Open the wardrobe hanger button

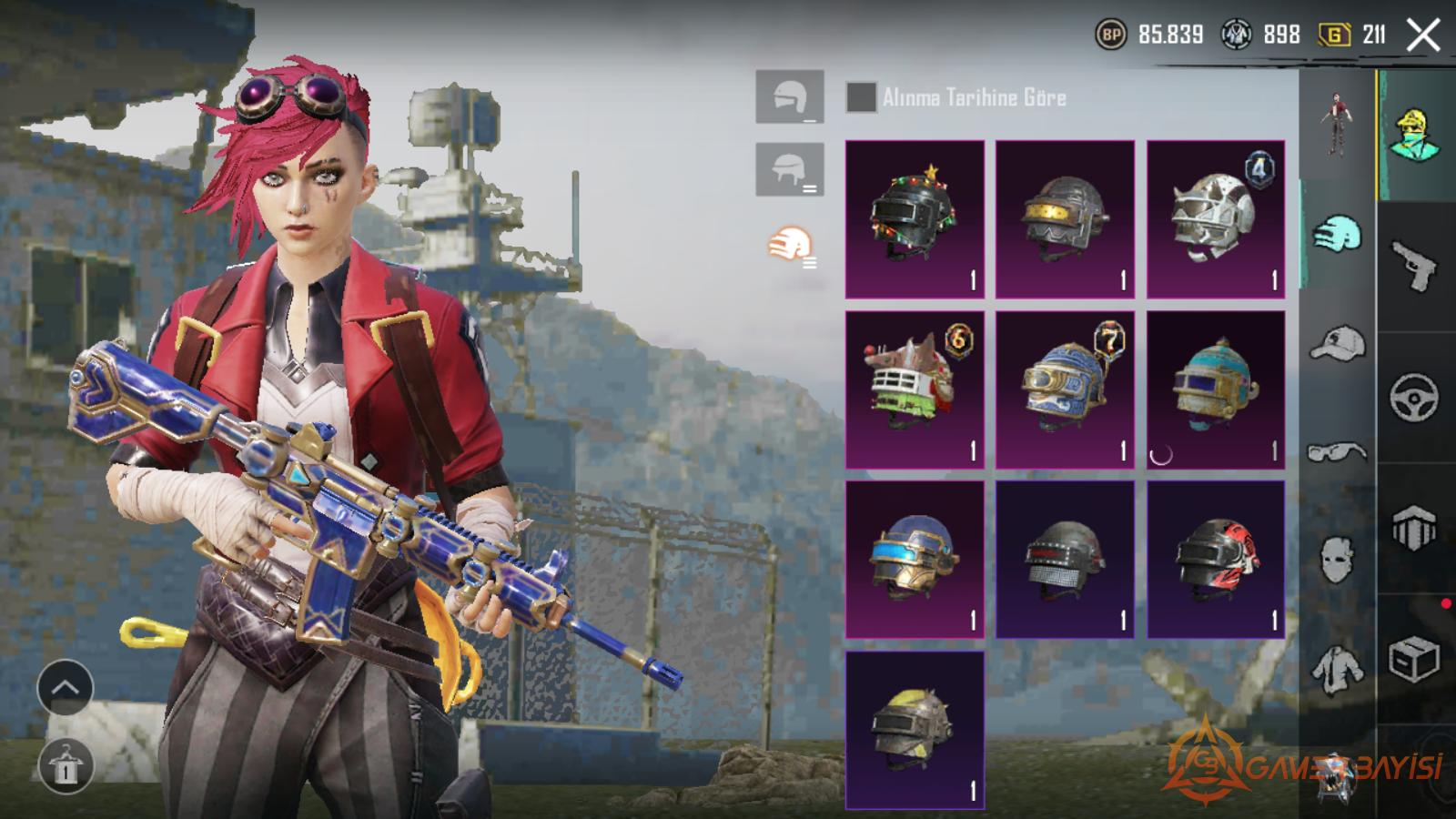point(66,766)
